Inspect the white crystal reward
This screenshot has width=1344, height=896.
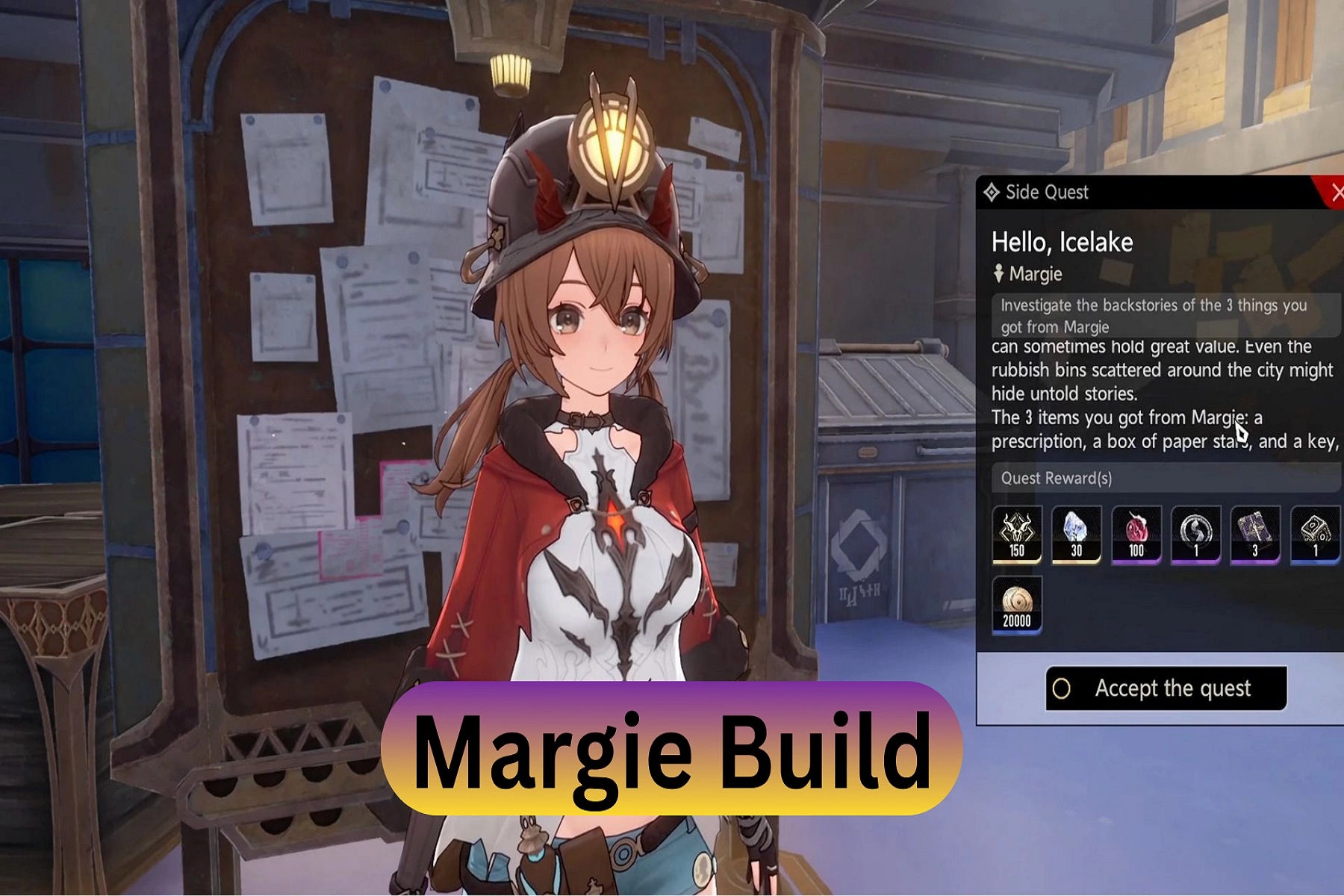pos(1076,534)
